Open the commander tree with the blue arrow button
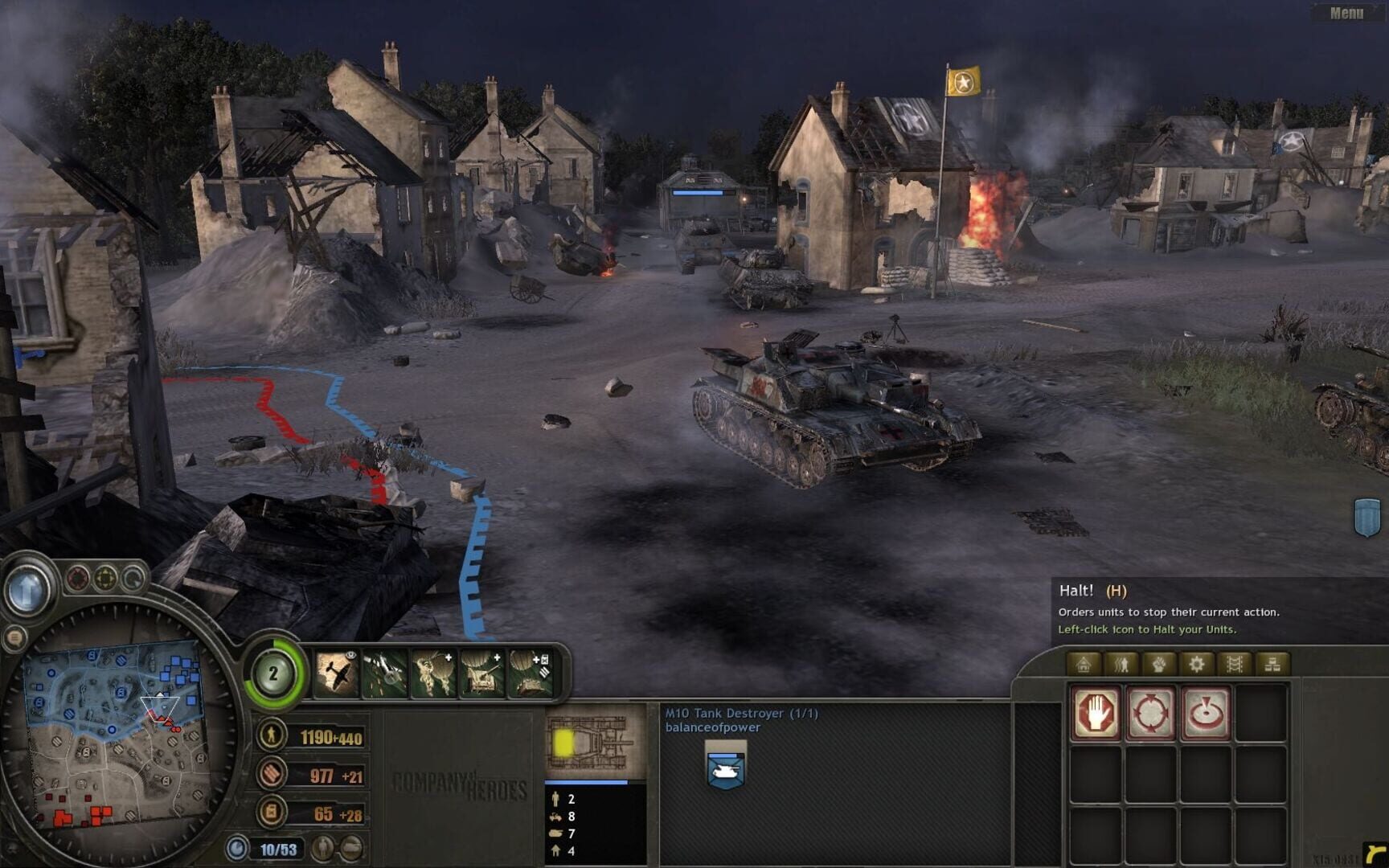The height and width of the screenshot is (868, 1389). pos(28,591)
